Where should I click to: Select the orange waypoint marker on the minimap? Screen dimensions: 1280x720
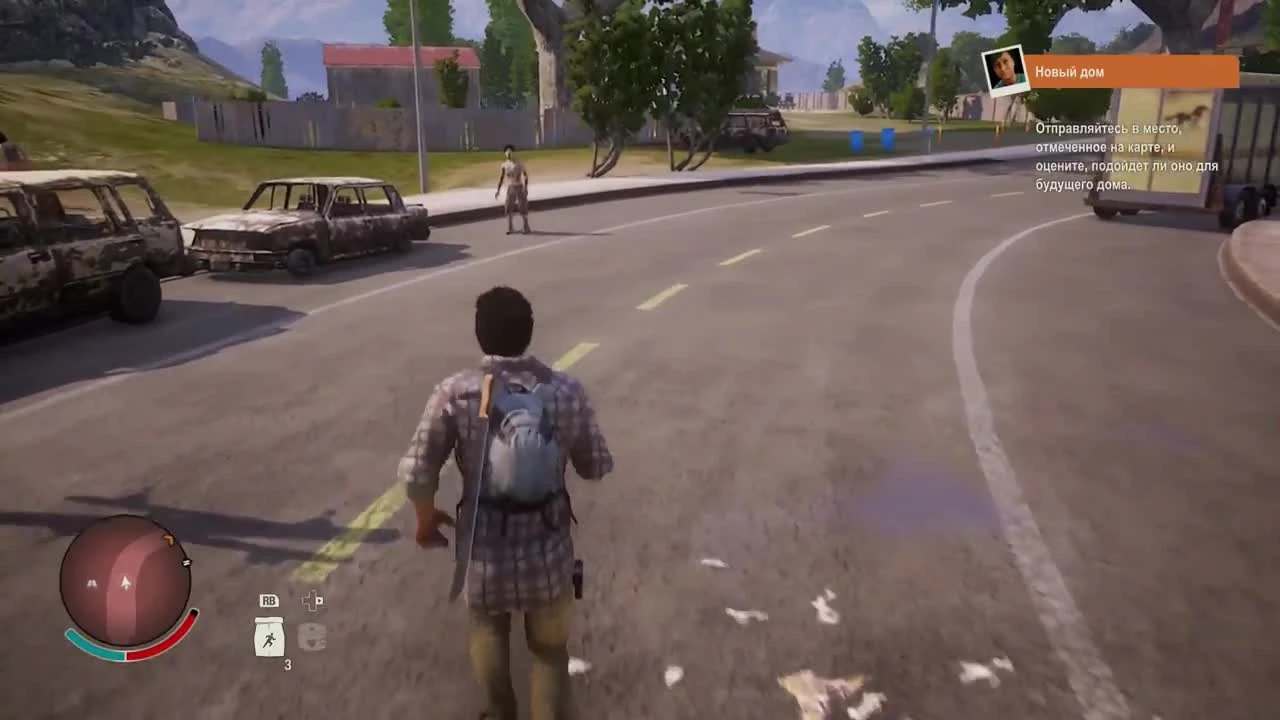pos(169,540)
